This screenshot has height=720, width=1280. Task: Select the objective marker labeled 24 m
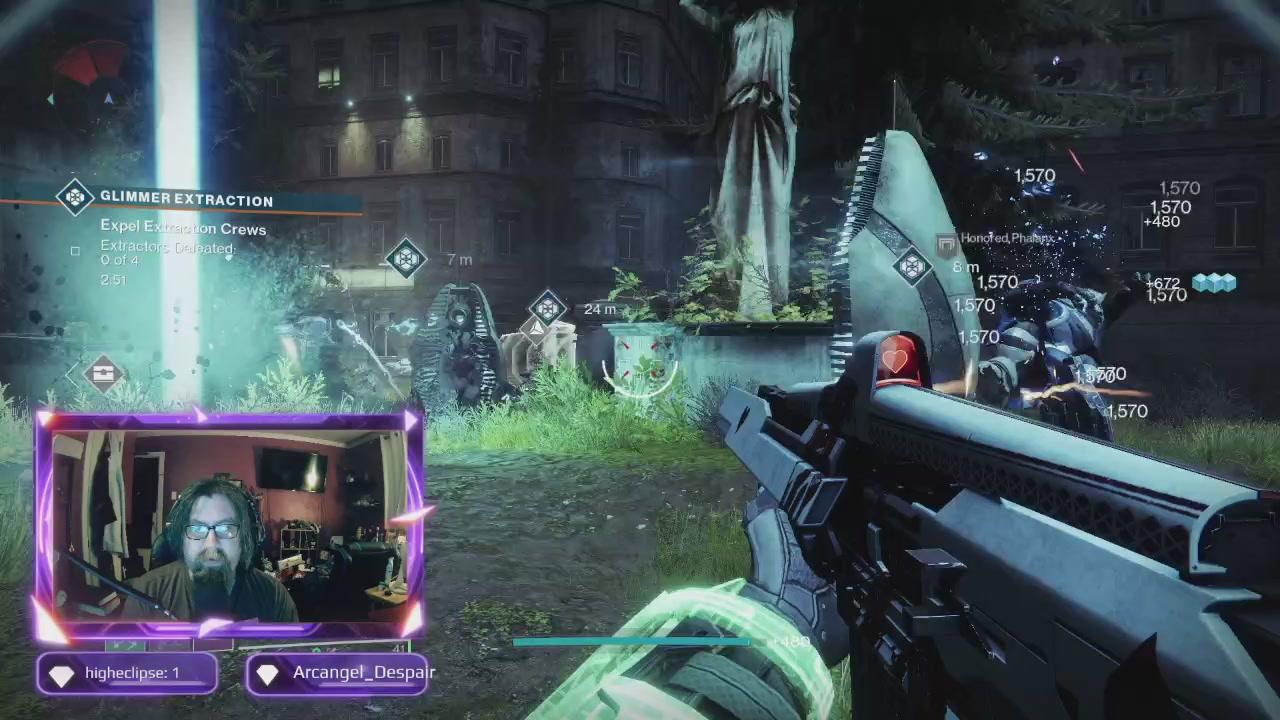(547, 308)
